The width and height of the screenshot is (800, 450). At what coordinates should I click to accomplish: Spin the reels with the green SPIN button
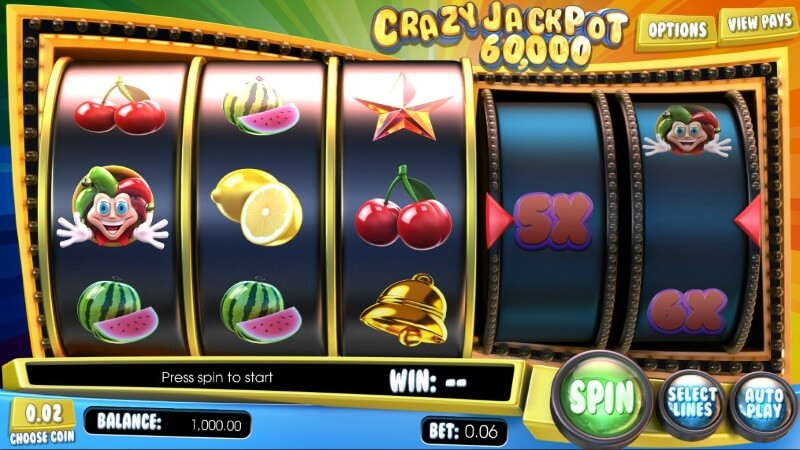pyautogui.click(x=604, y=398)
